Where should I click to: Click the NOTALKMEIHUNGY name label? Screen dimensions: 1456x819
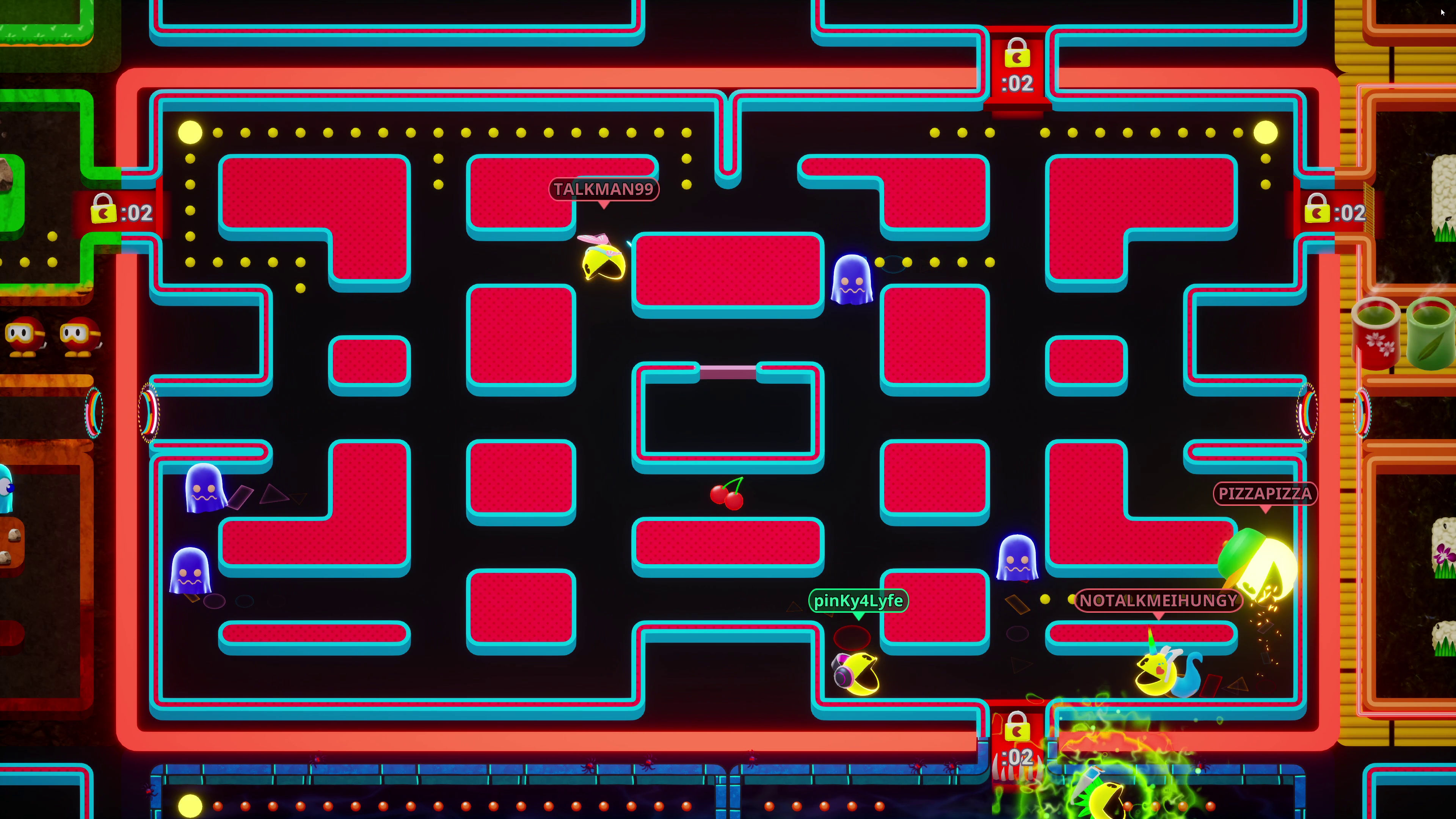(x=1157, y=601)
